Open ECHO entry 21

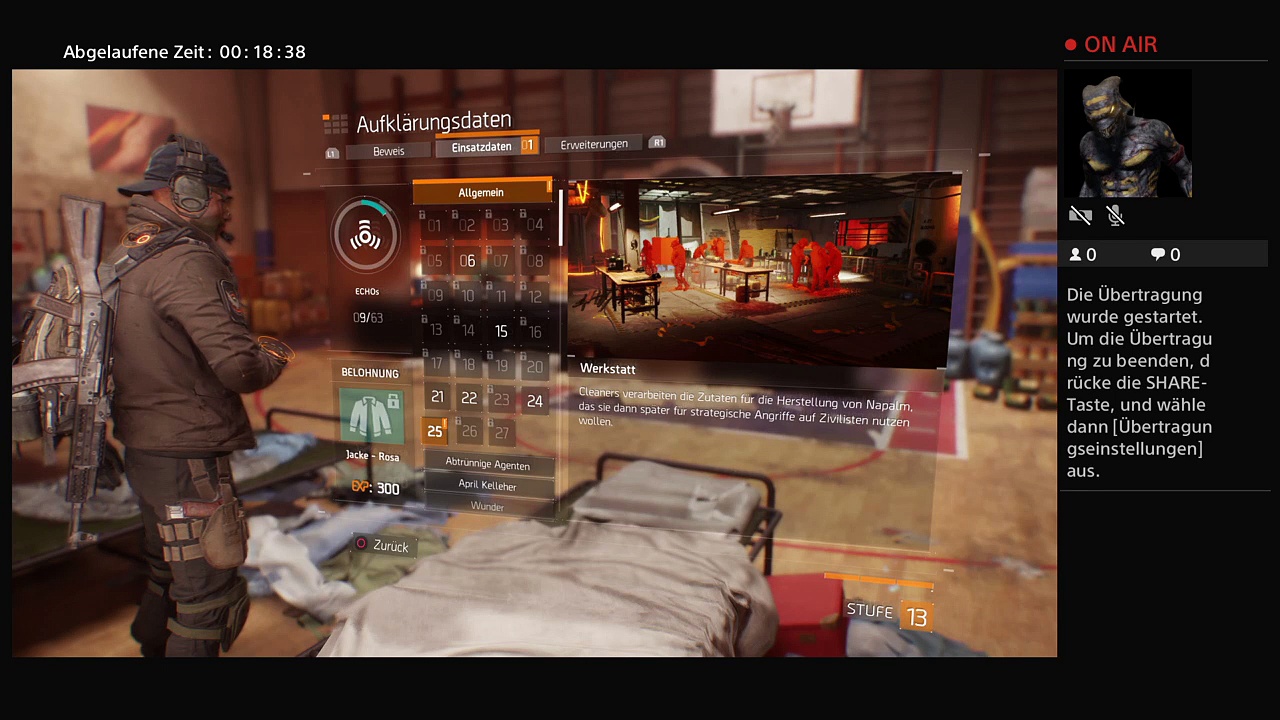pyautogui.click(x=437, y=397)
